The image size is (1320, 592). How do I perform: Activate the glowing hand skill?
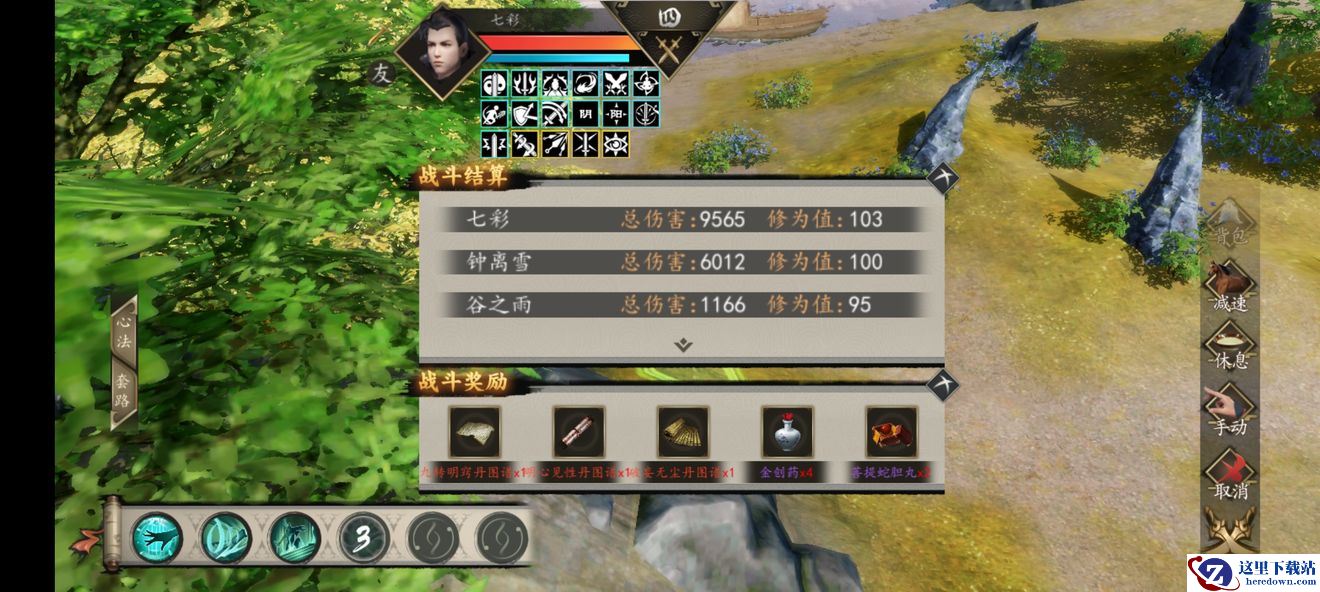coord(157,538)
